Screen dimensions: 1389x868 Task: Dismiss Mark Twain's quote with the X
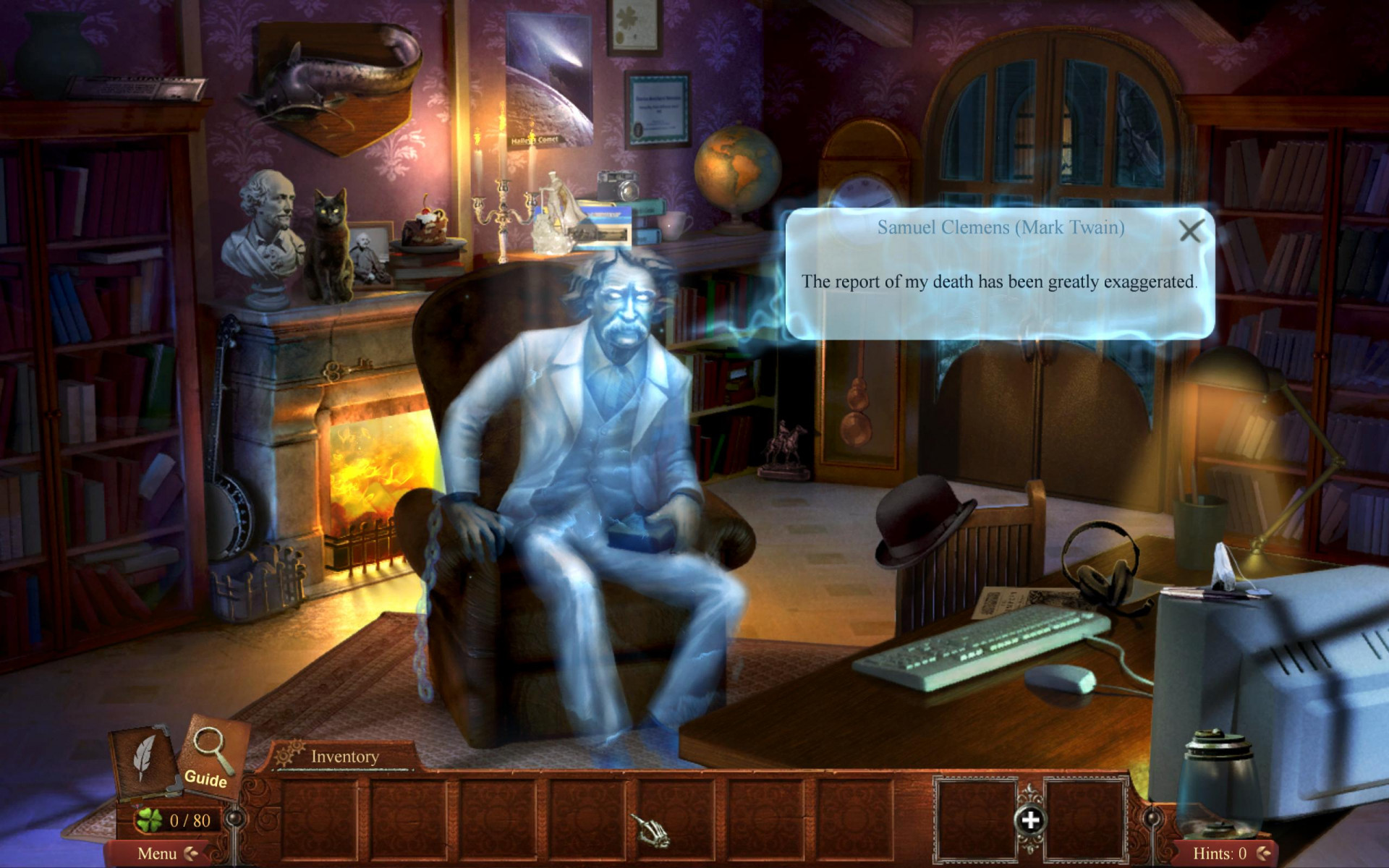pos(1191,231)
